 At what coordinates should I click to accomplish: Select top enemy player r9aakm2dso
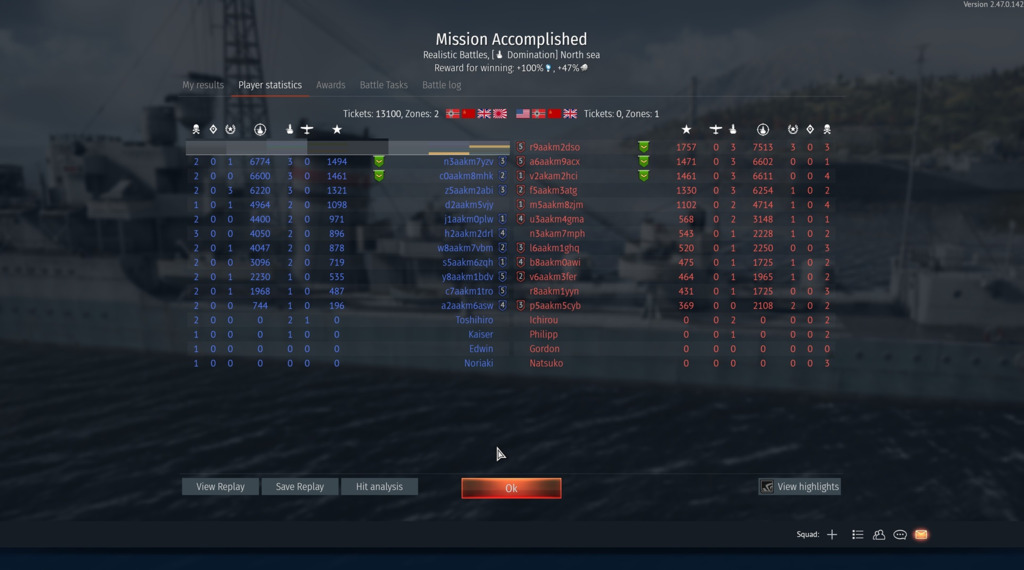pyautogui.click(x=555, y=147)
